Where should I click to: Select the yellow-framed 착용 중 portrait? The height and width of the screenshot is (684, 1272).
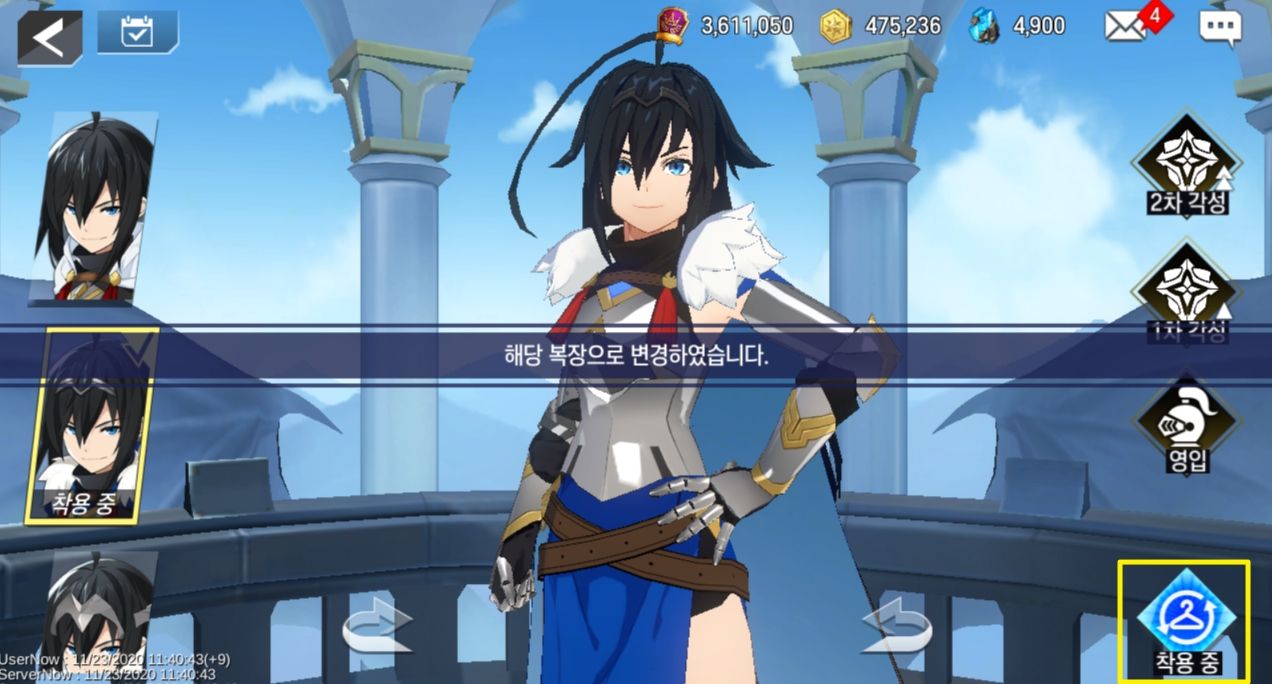[x=92, y=426]
